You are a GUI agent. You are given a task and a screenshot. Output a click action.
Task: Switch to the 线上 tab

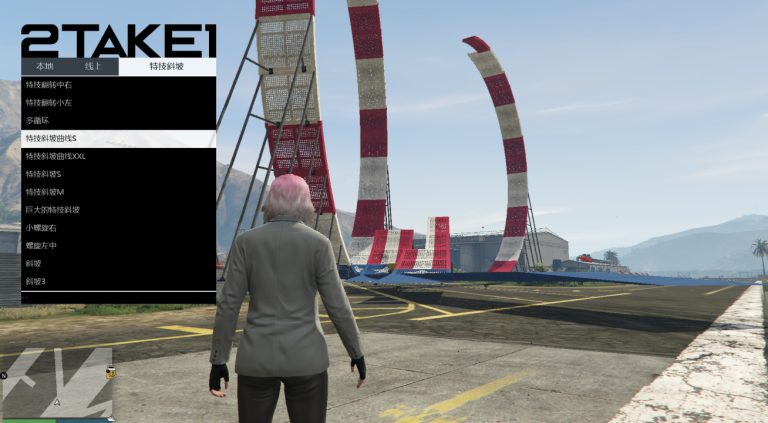[x=94, y=67]
